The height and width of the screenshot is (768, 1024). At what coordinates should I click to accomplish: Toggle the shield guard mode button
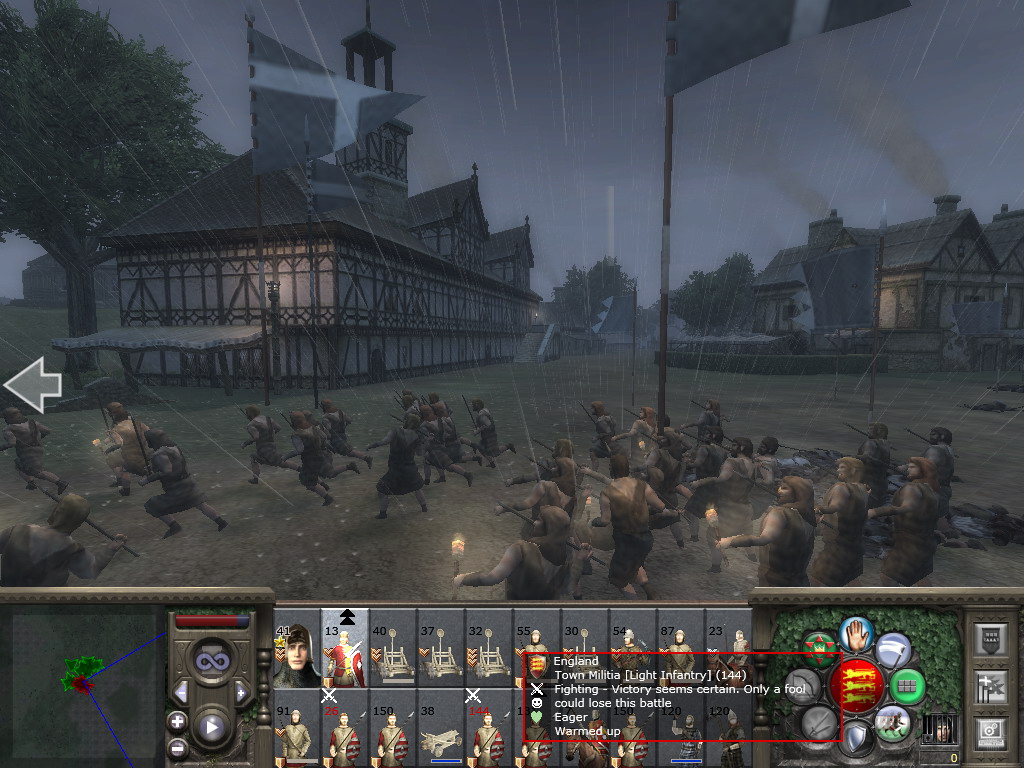[x=857, y=738]
